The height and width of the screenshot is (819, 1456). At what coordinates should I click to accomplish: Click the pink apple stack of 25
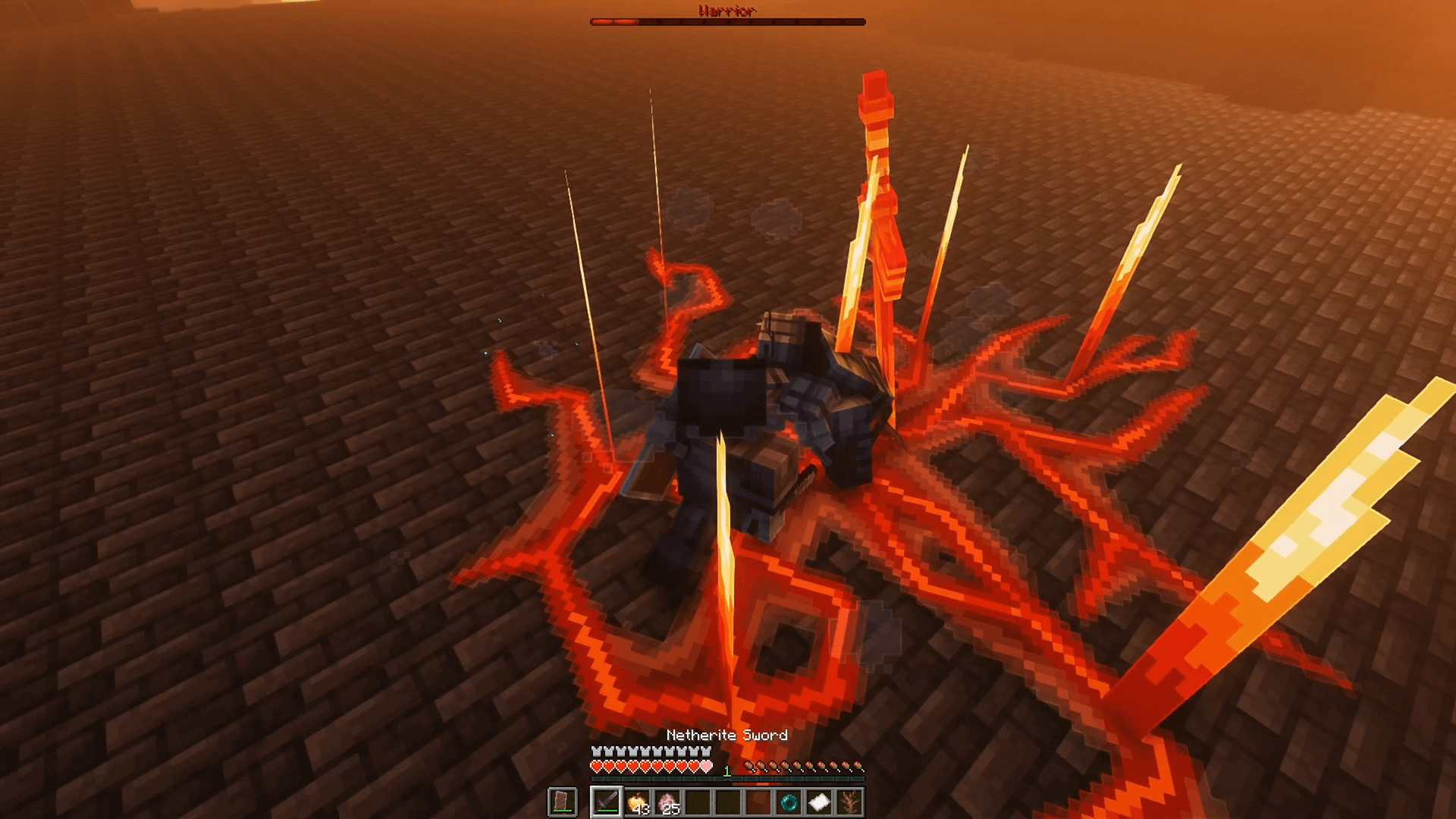coord(668,802)
